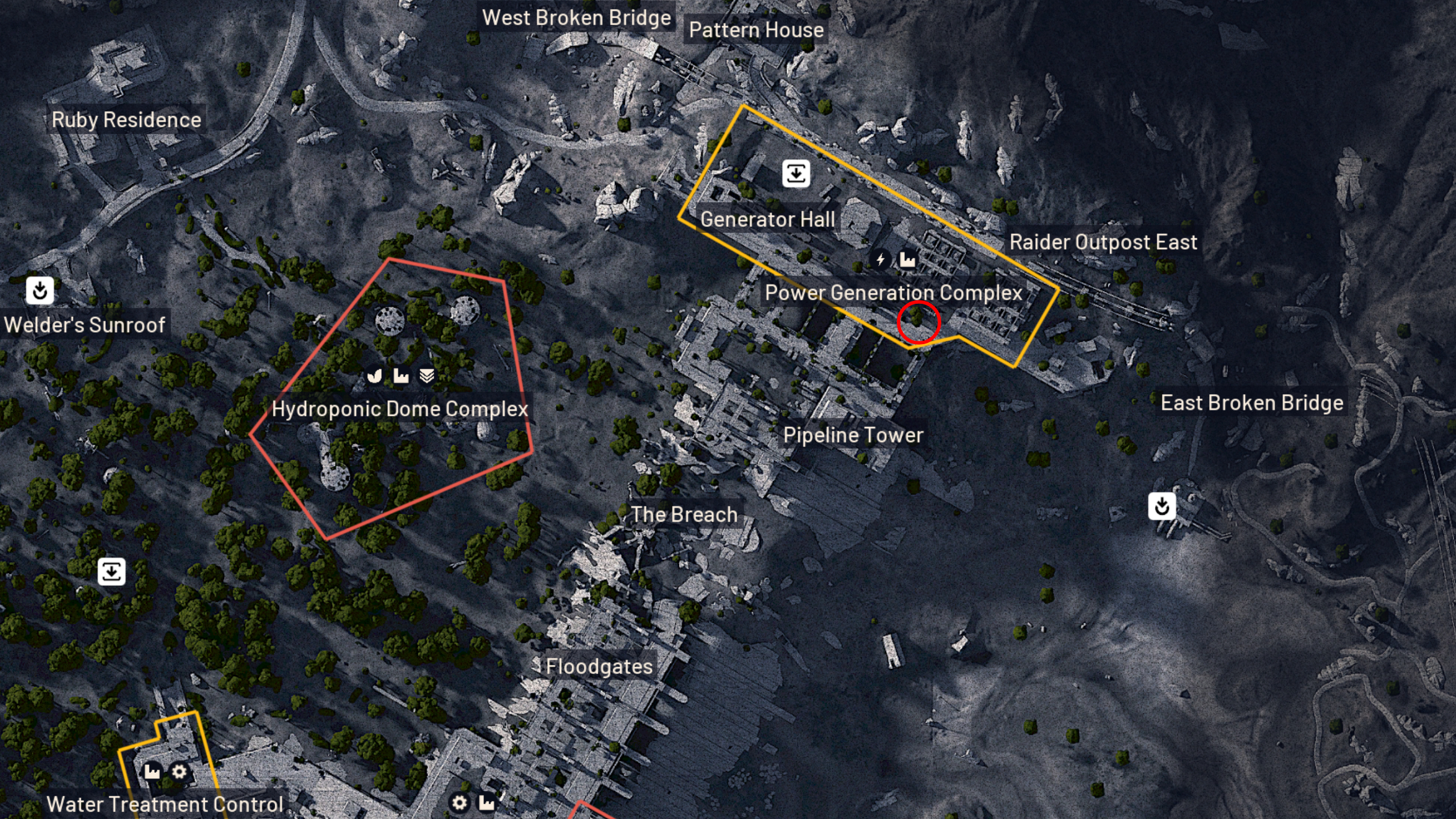Click the gear icon at Water Treatment Control

(x=179, y=772)
